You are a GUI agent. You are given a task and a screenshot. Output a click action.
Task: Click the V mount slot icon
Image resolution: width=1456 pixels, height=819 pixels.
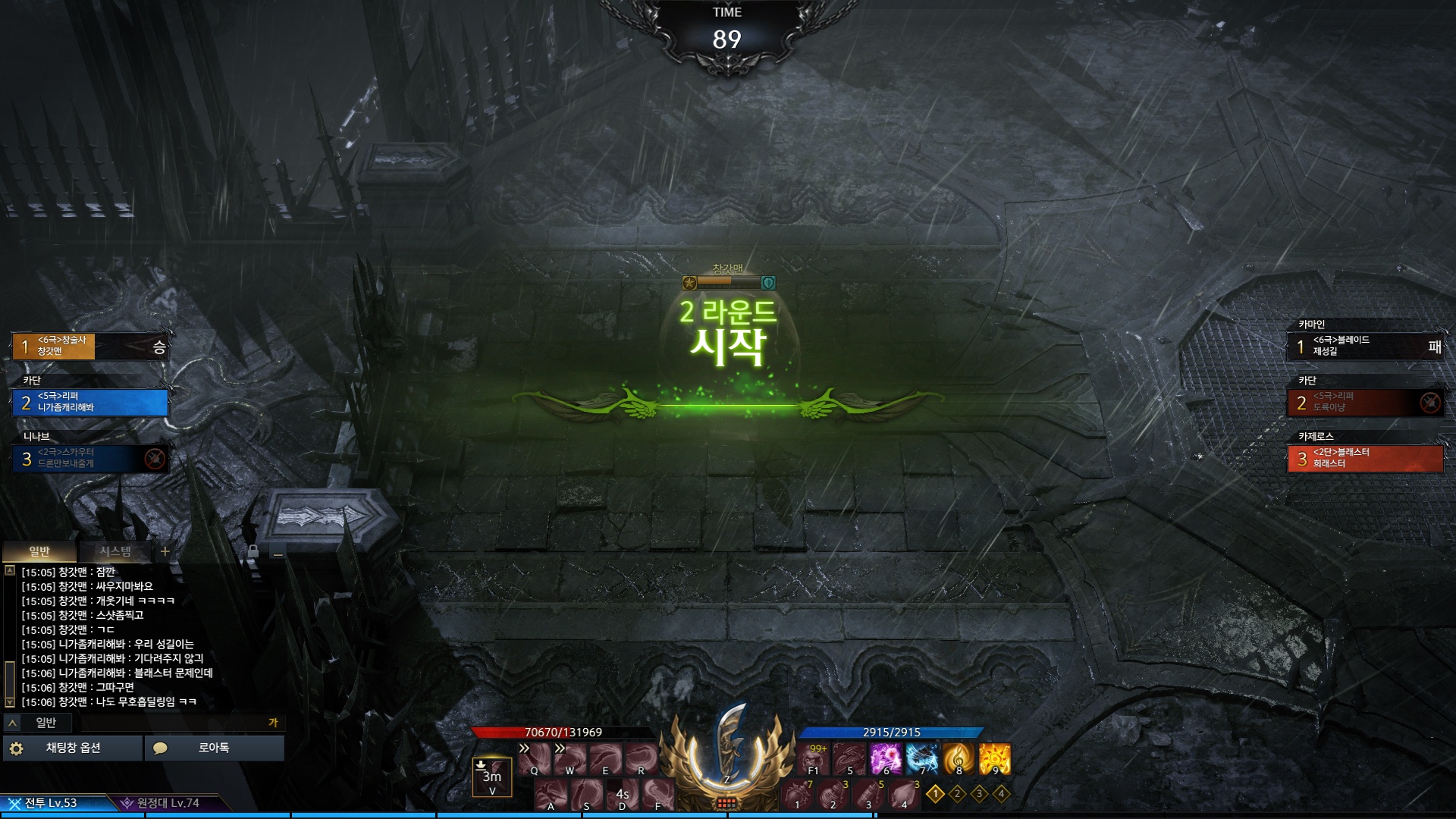pyautogui.click(x=492, y=776)
